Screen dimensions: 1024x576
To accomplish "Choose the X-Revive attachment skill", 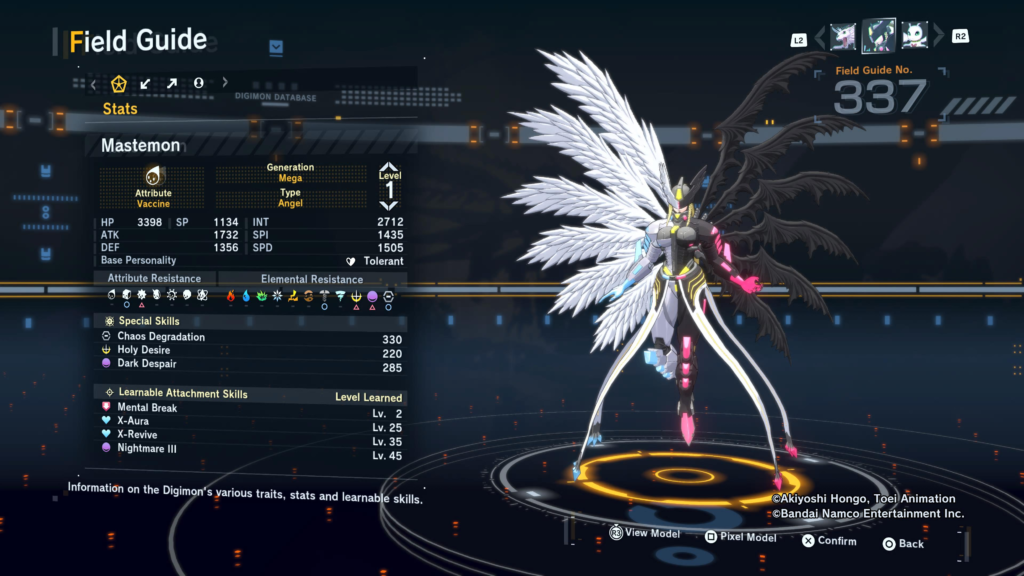I will click(138, 435).
